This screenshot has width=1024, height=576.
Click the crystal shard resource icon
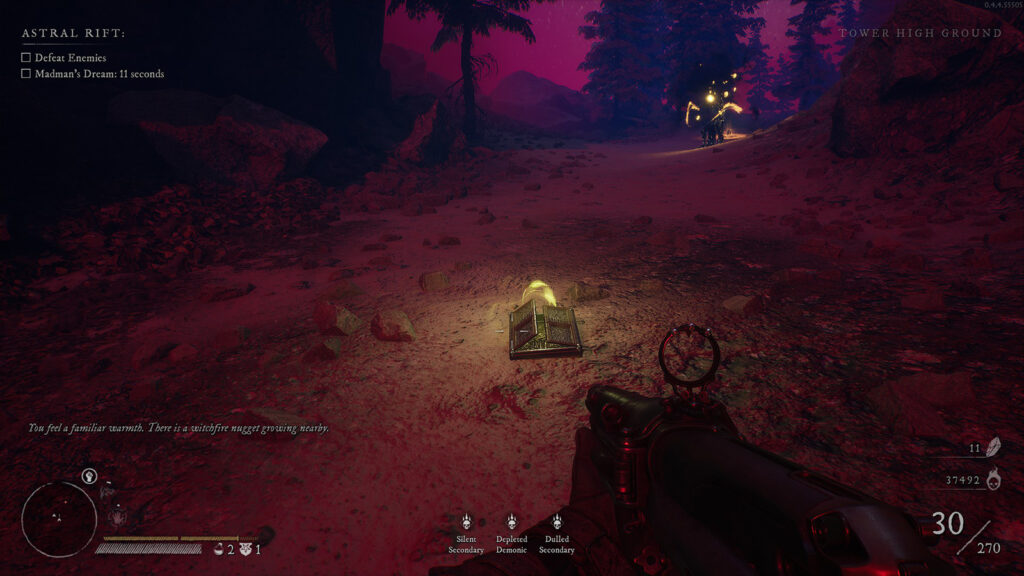[x=994, y=449]
